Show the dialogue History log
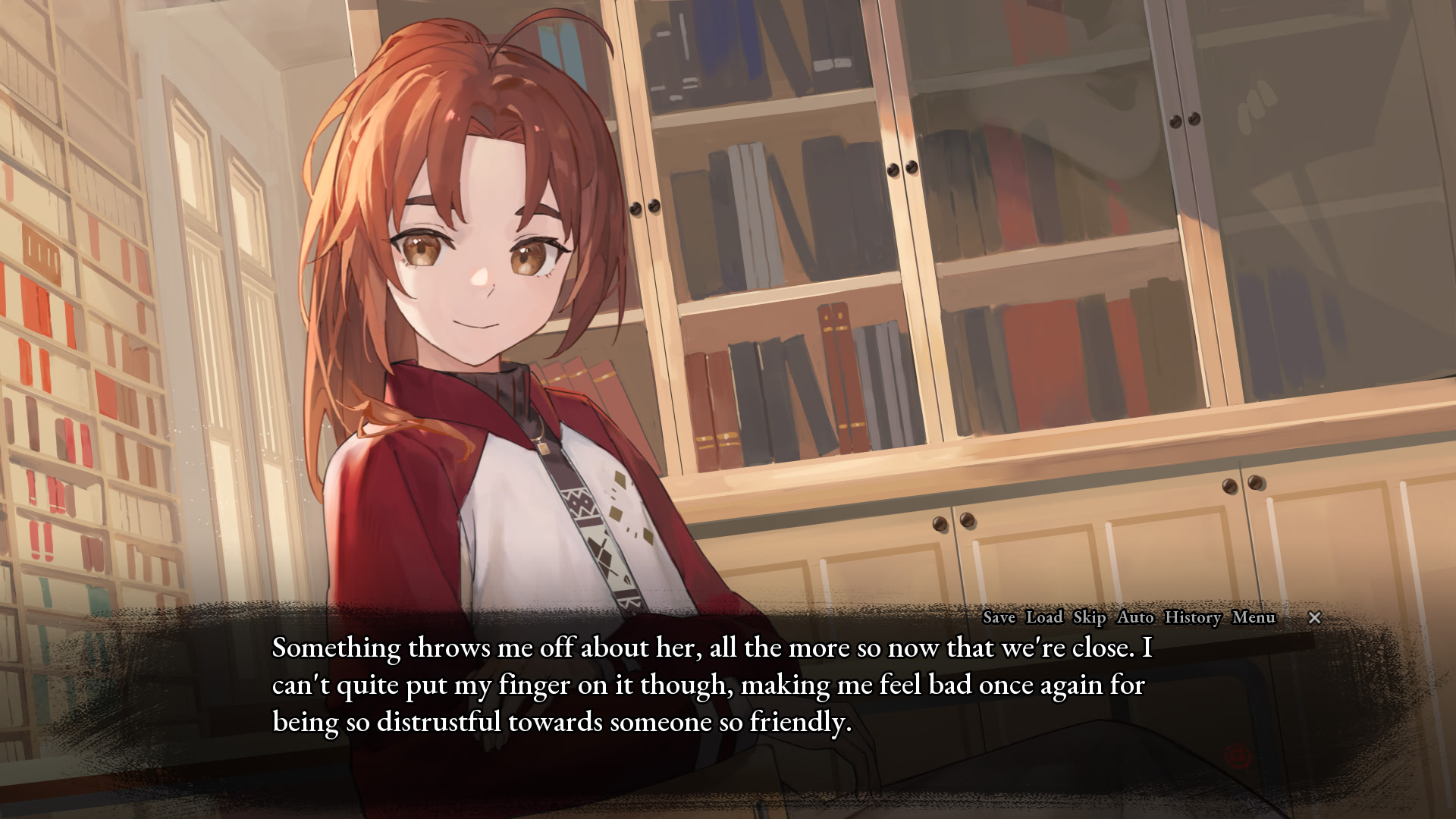1456x819 pixels. (x=1193, y=617)
